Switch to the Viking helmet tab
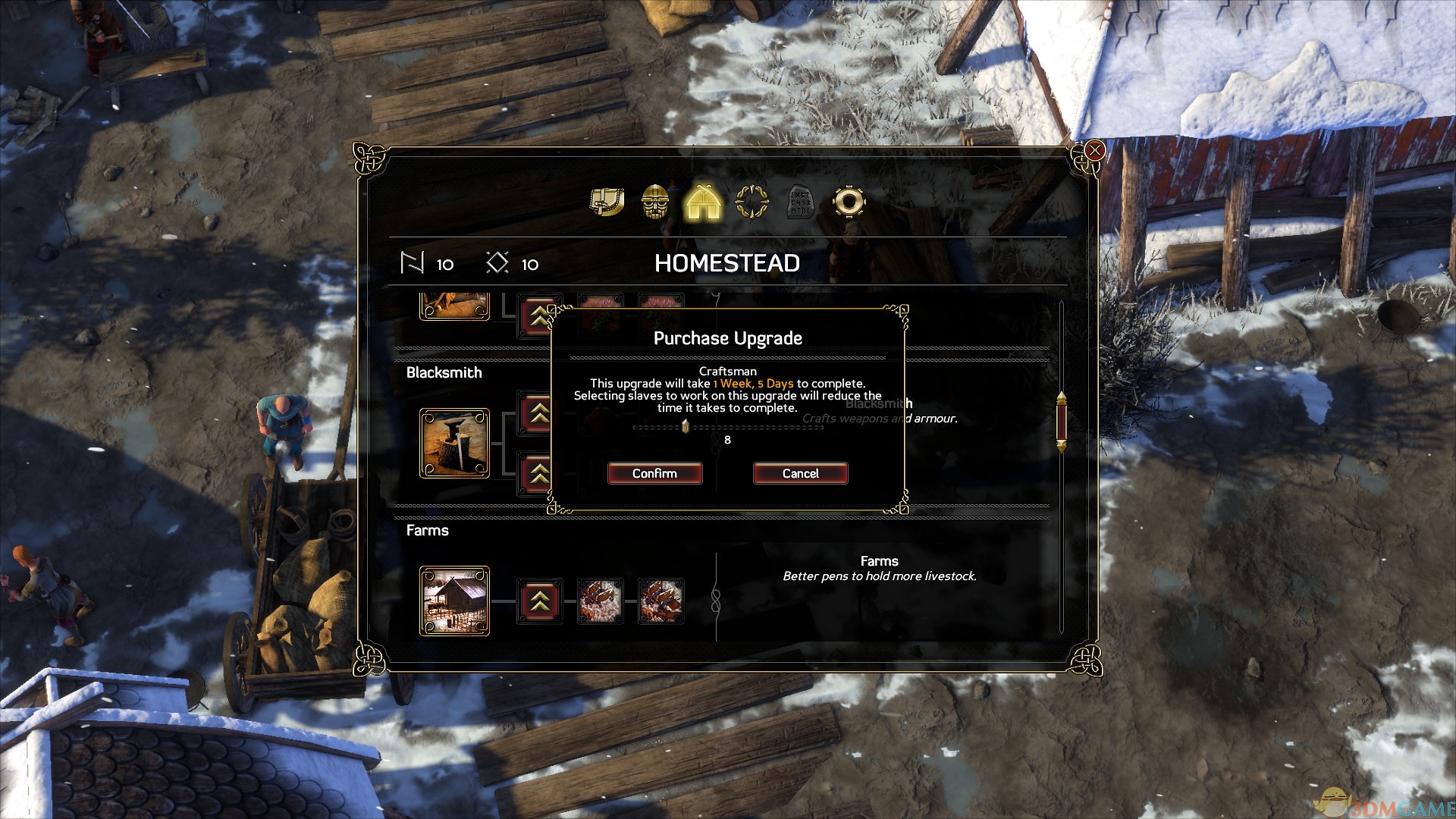 tap(655, 202)
